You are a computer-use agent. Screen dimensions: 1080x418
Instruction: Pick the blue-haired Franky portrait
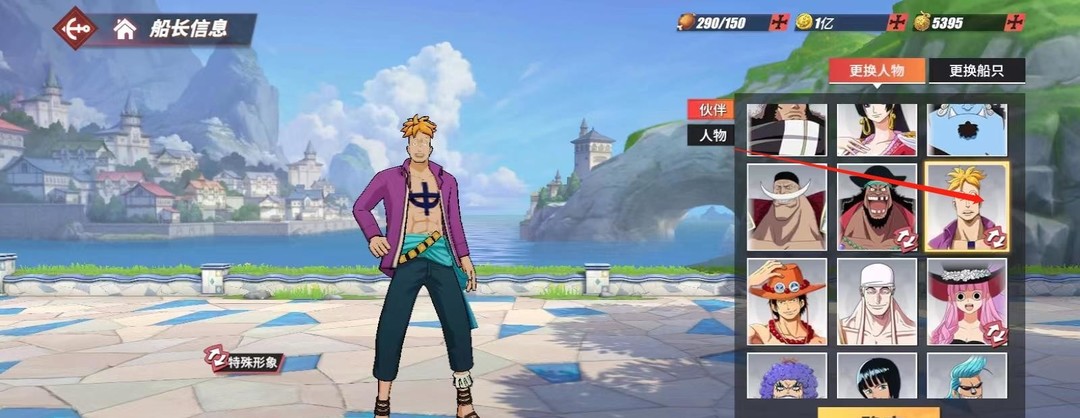967,376
